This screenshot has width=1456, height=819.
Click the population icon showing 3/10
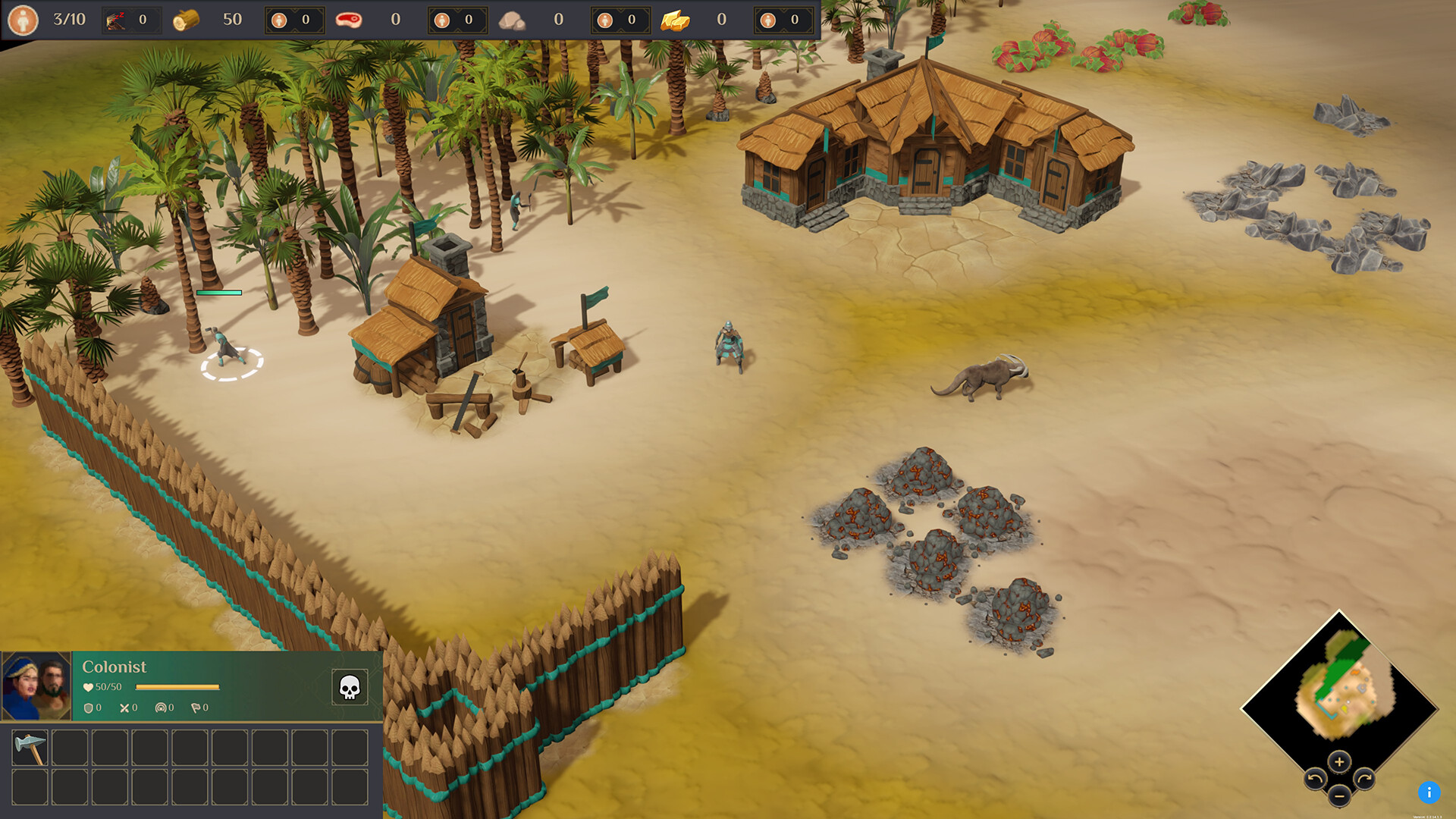[25, 18]
